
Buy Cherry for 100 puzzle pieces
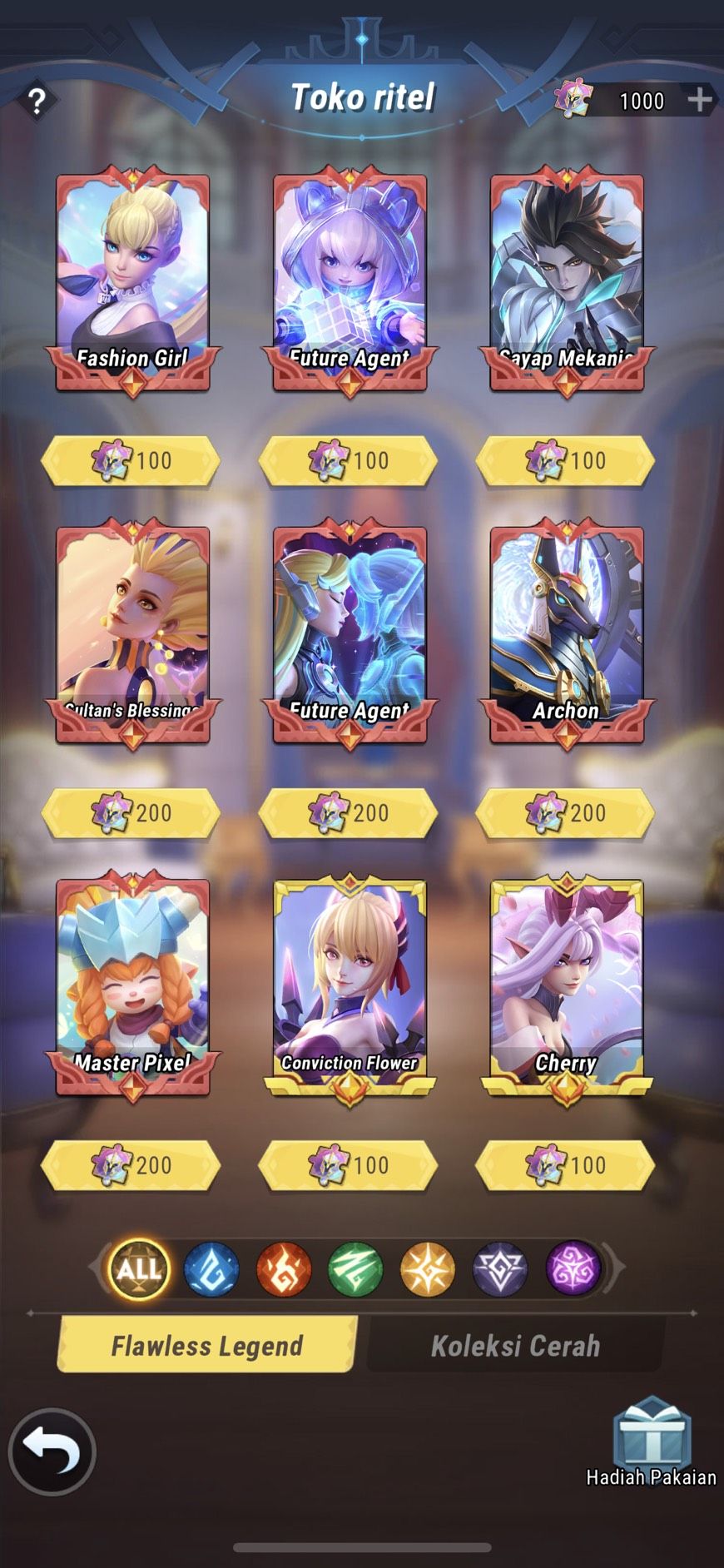566,1165
